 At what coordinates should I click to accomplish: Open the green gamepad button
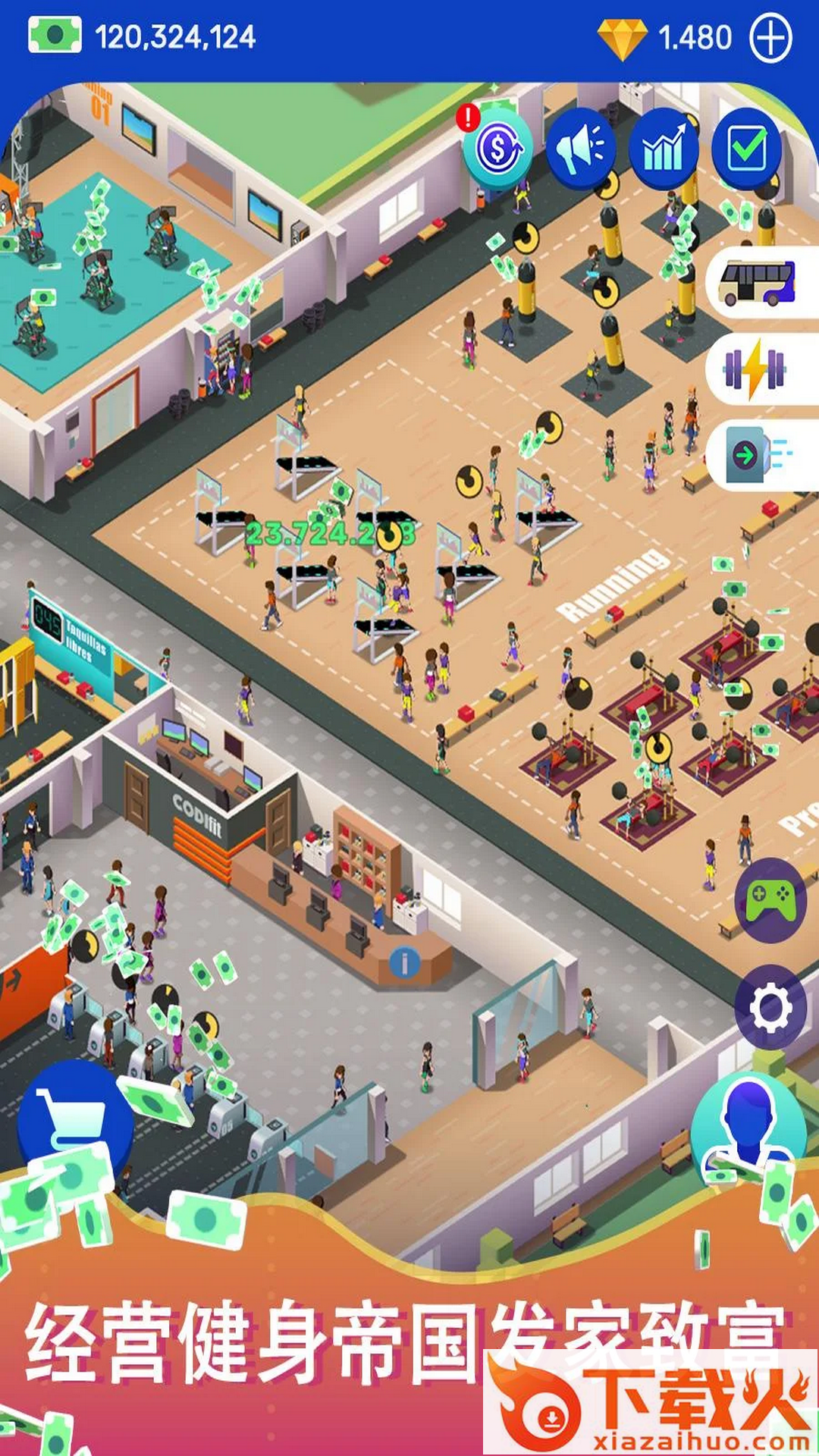(x=771, y=900)
